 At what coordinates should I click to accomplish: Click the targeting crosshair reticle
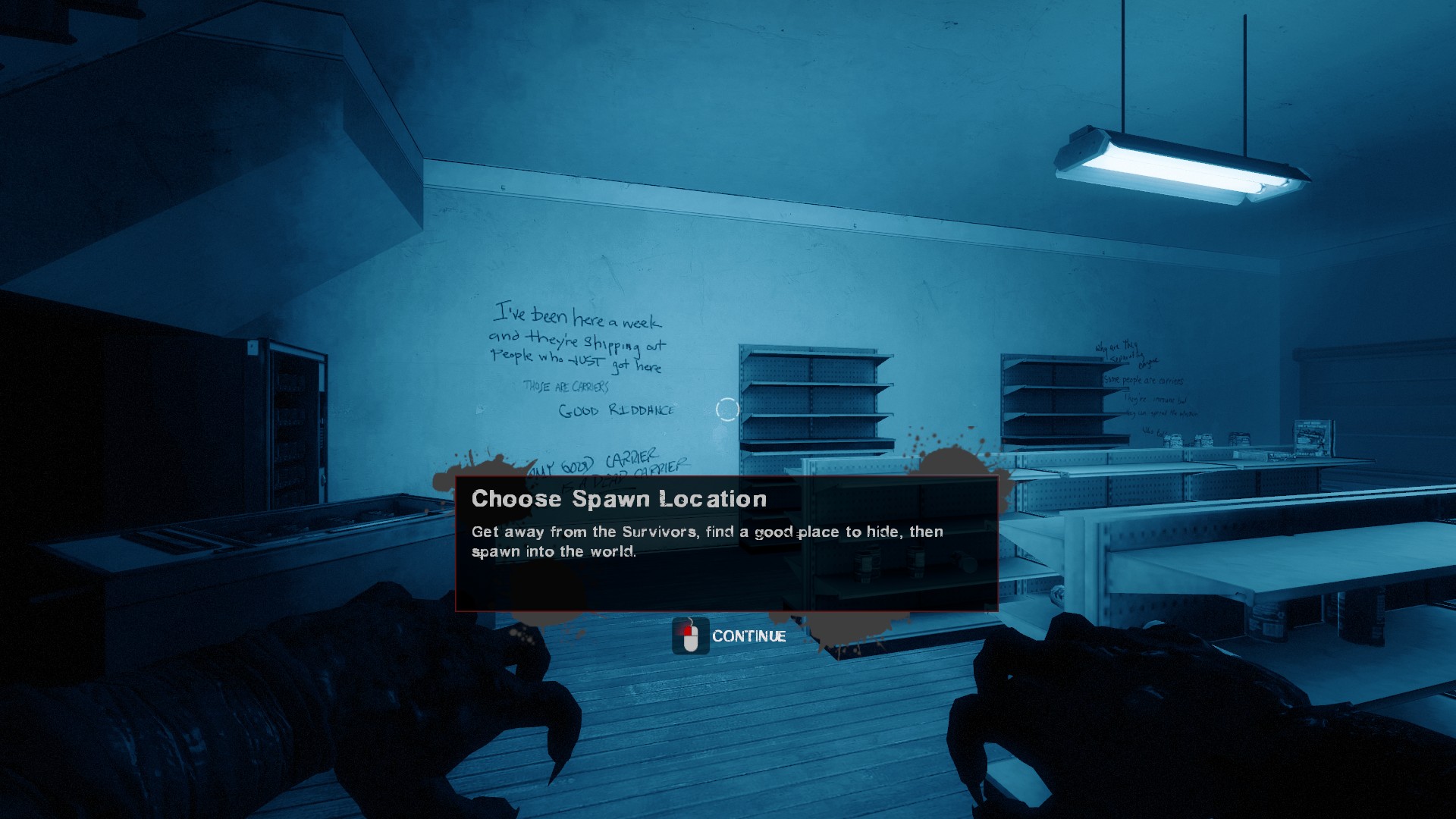click(x=727, y=409)
